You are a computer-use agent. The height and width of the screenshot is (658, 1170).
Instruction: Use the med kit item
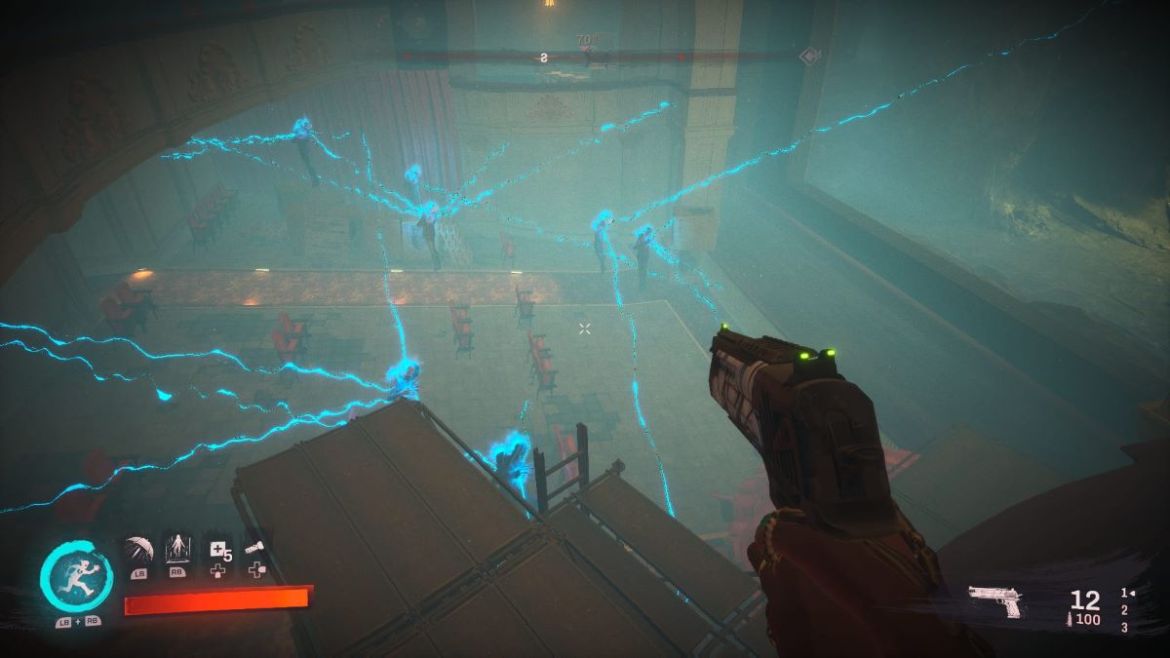pyautogui.click(x=219, y=549)
